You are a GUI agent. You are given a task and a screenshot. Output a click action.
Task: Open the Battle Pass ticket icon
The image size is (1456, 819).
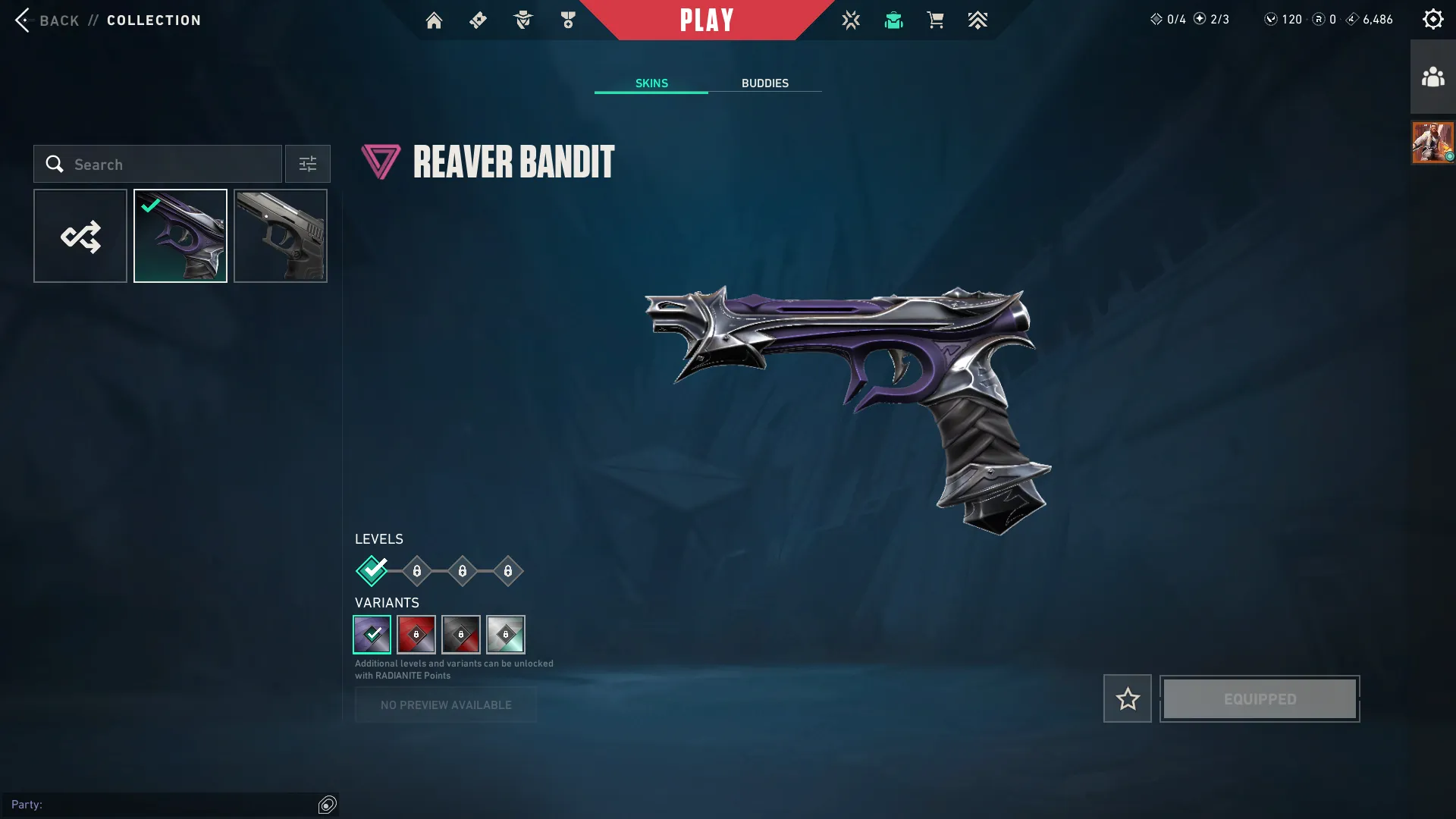point(478,20)
